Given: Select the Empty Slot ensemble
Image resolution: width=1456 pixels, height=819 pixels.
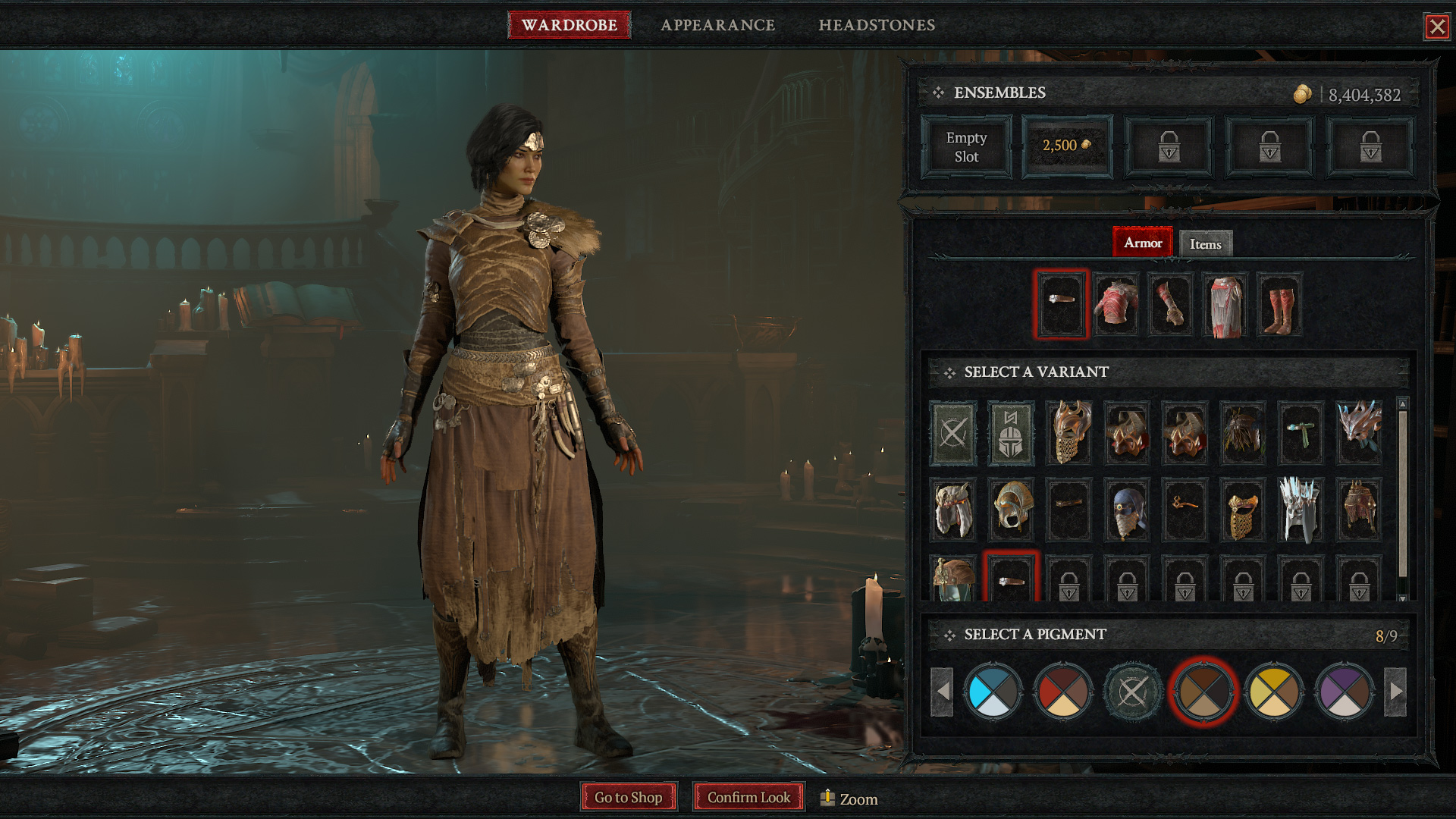Looking at the screenshot, I should (966, 147).
